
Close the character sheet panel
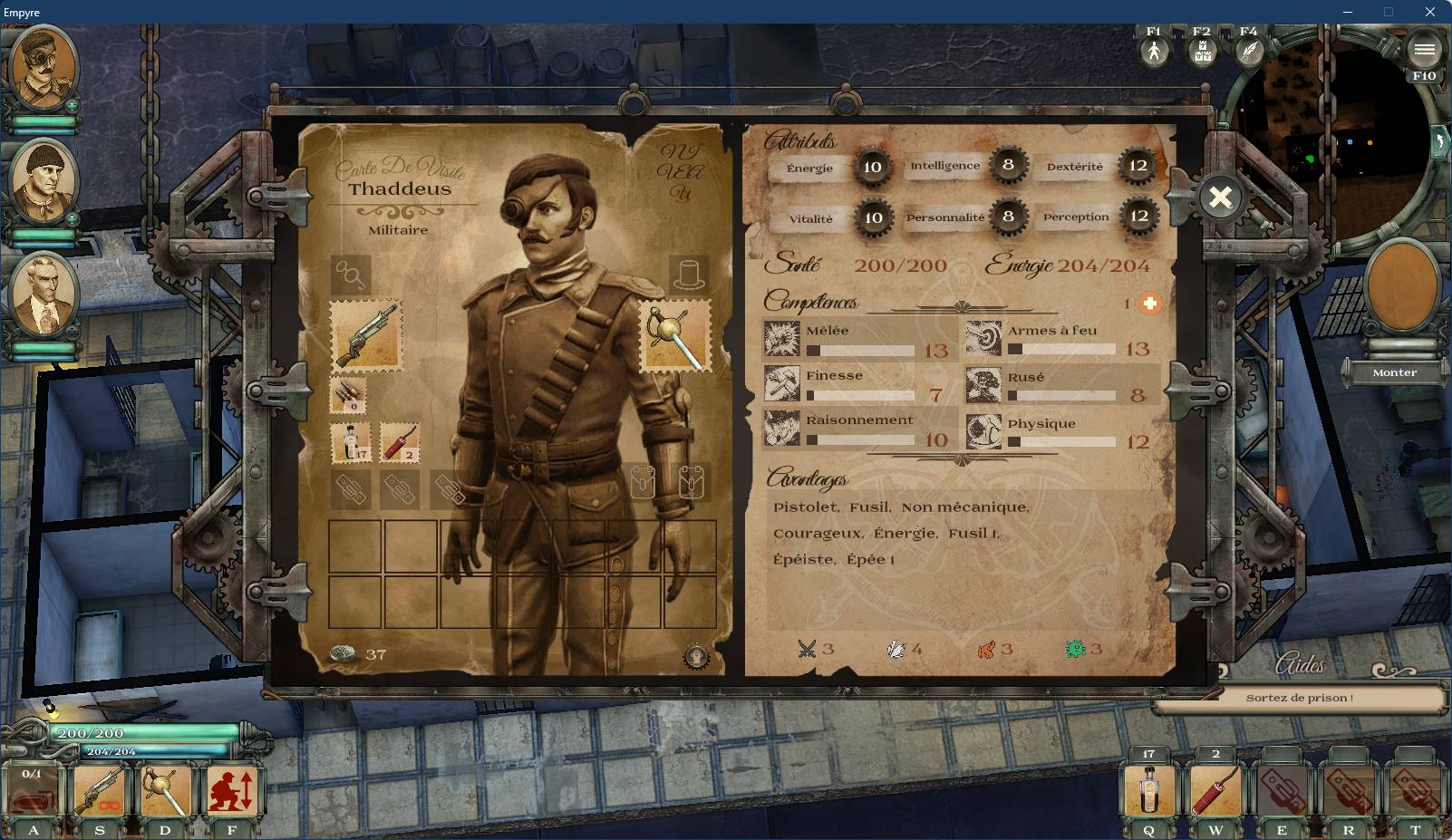(x=1220, y=197)
